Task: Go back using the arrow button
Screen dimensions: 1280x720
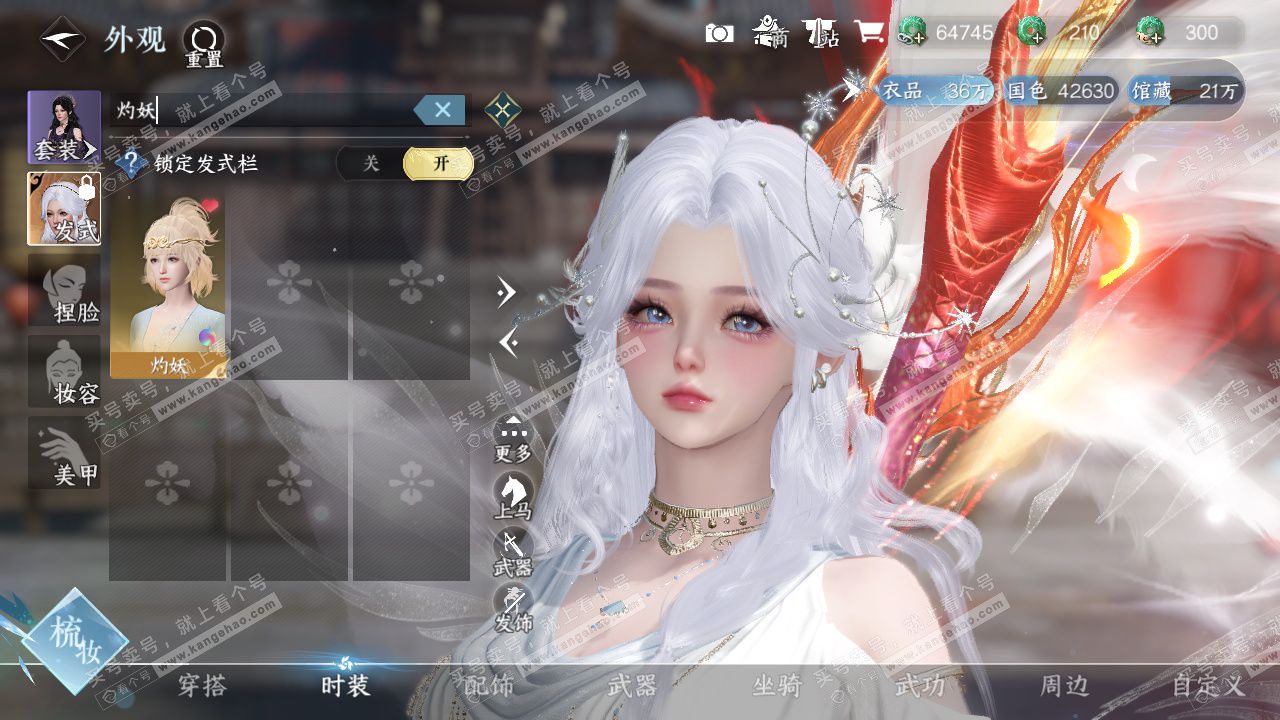Action: pyautogui.click(x=62, y=39)
